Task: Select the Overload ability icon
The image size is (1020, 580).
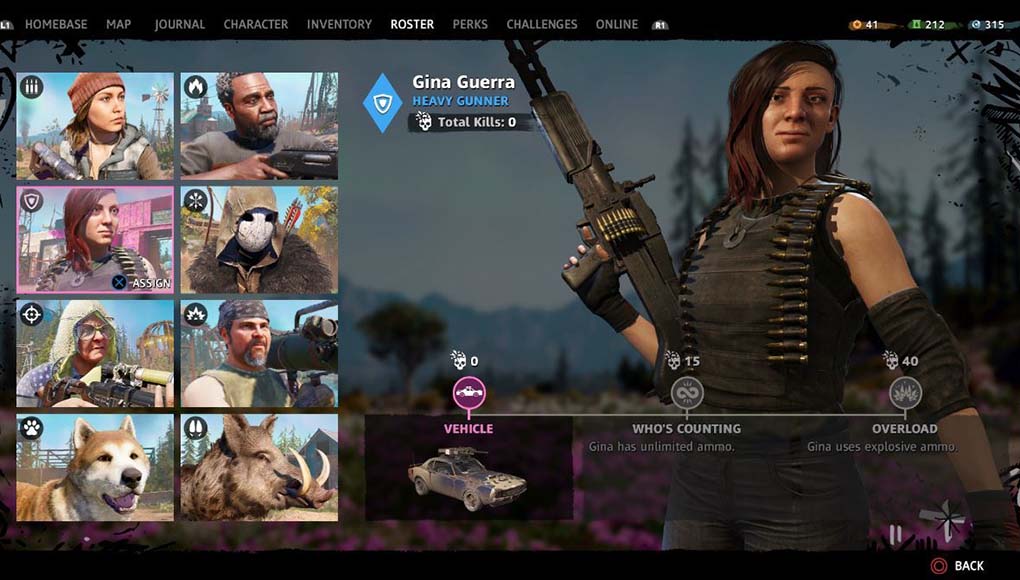Action: tap(905, 393)
